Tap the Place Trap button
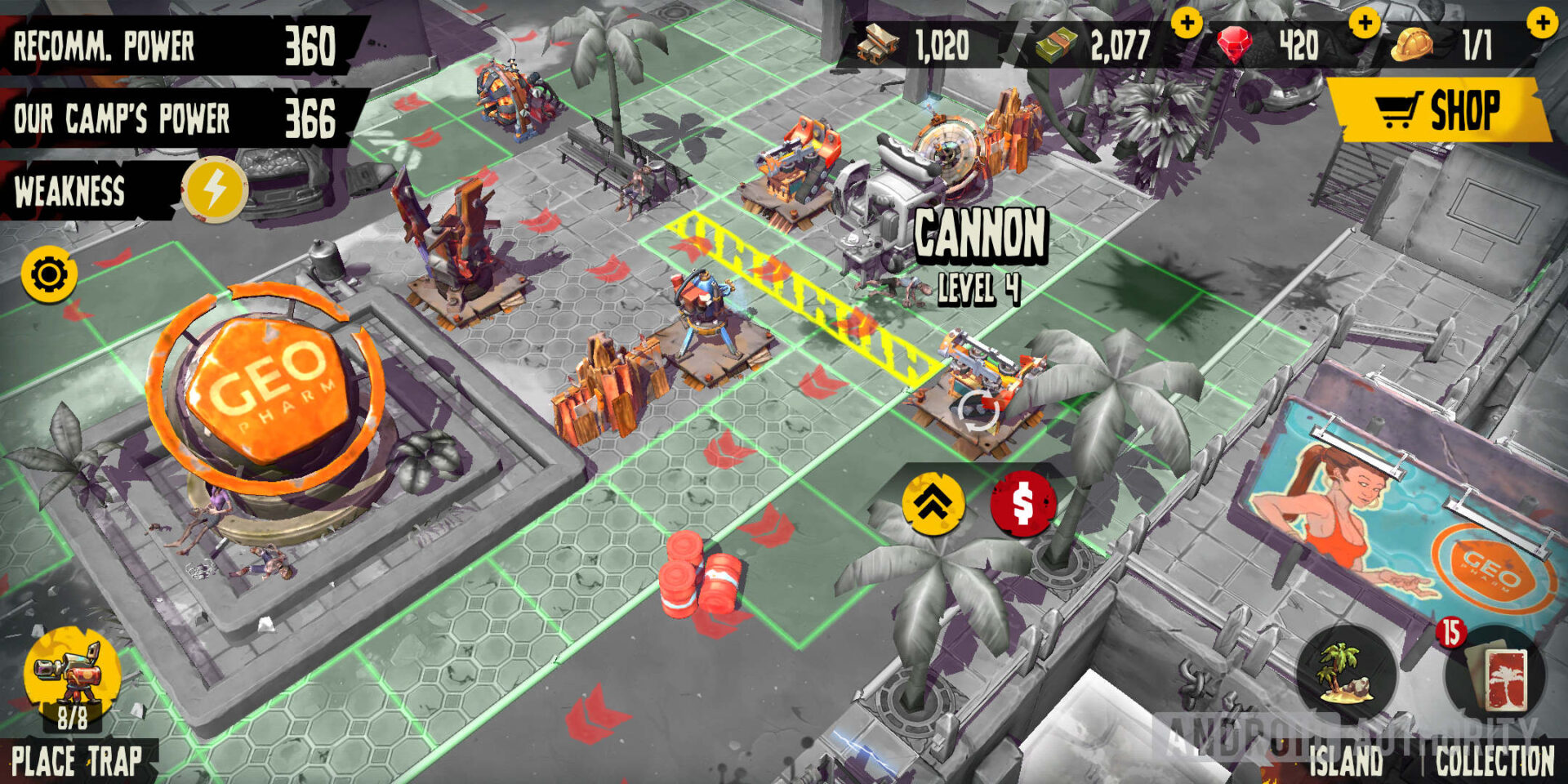 [x=73, y=679]
